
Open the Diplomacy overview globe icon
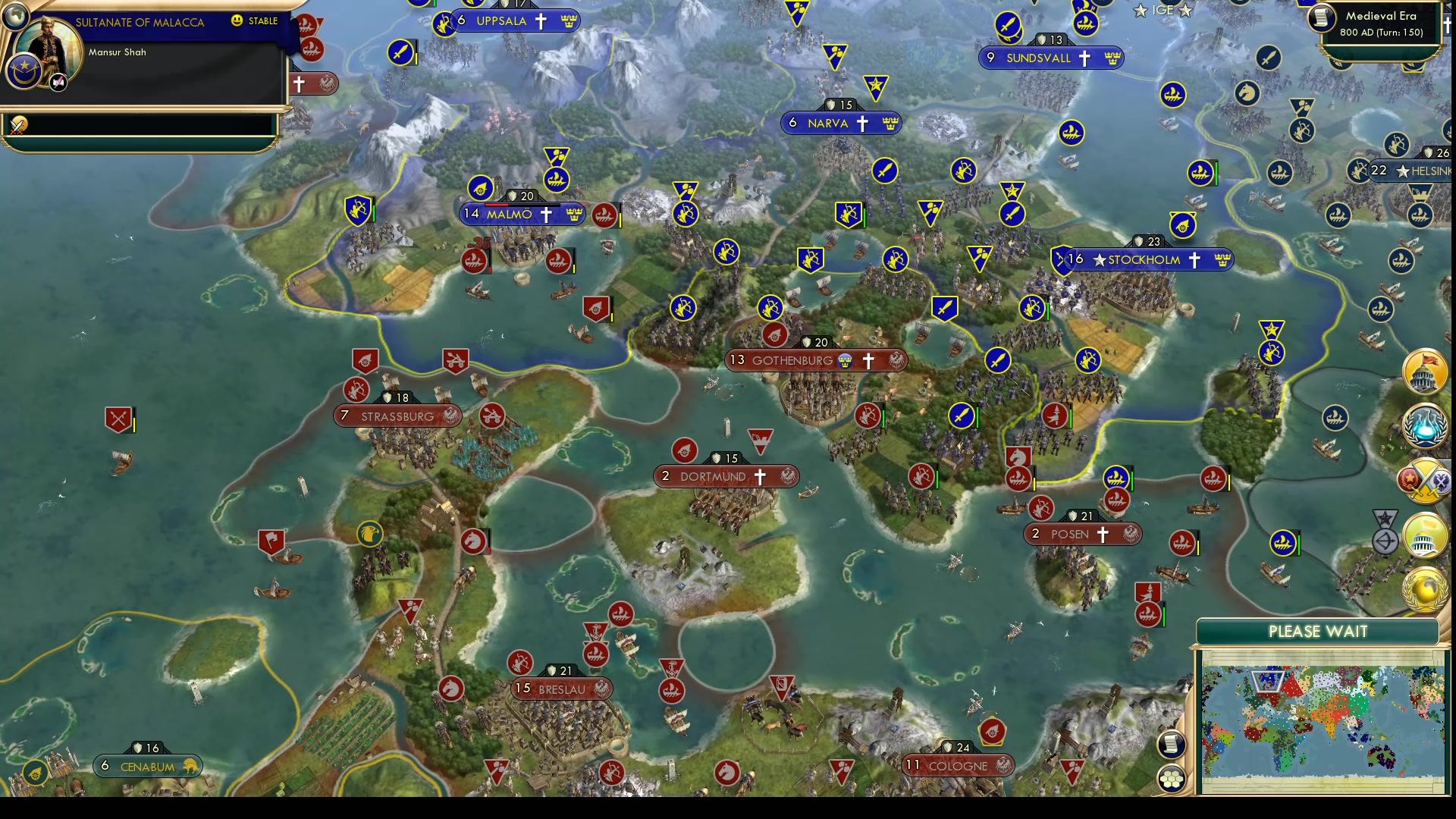(x=1424, y=590)
